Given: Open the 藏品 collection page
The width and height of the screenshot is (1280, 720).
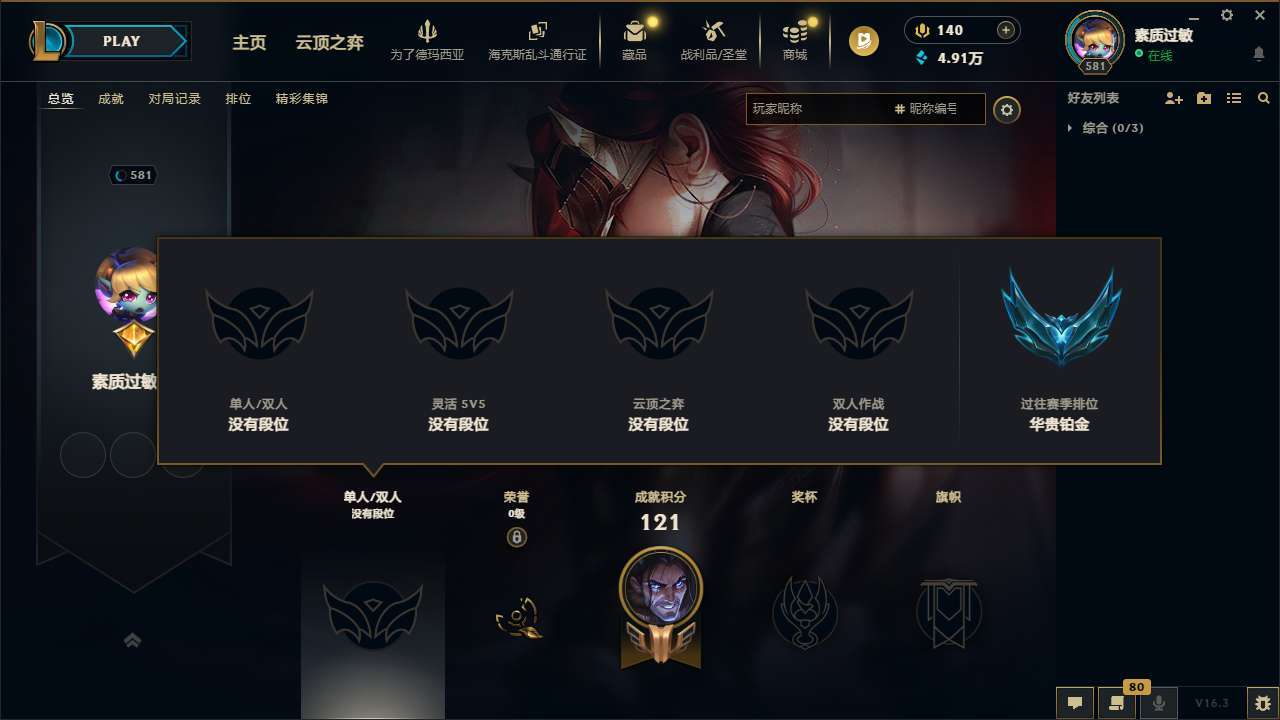Looking at the screenshot, I should 634,40.
